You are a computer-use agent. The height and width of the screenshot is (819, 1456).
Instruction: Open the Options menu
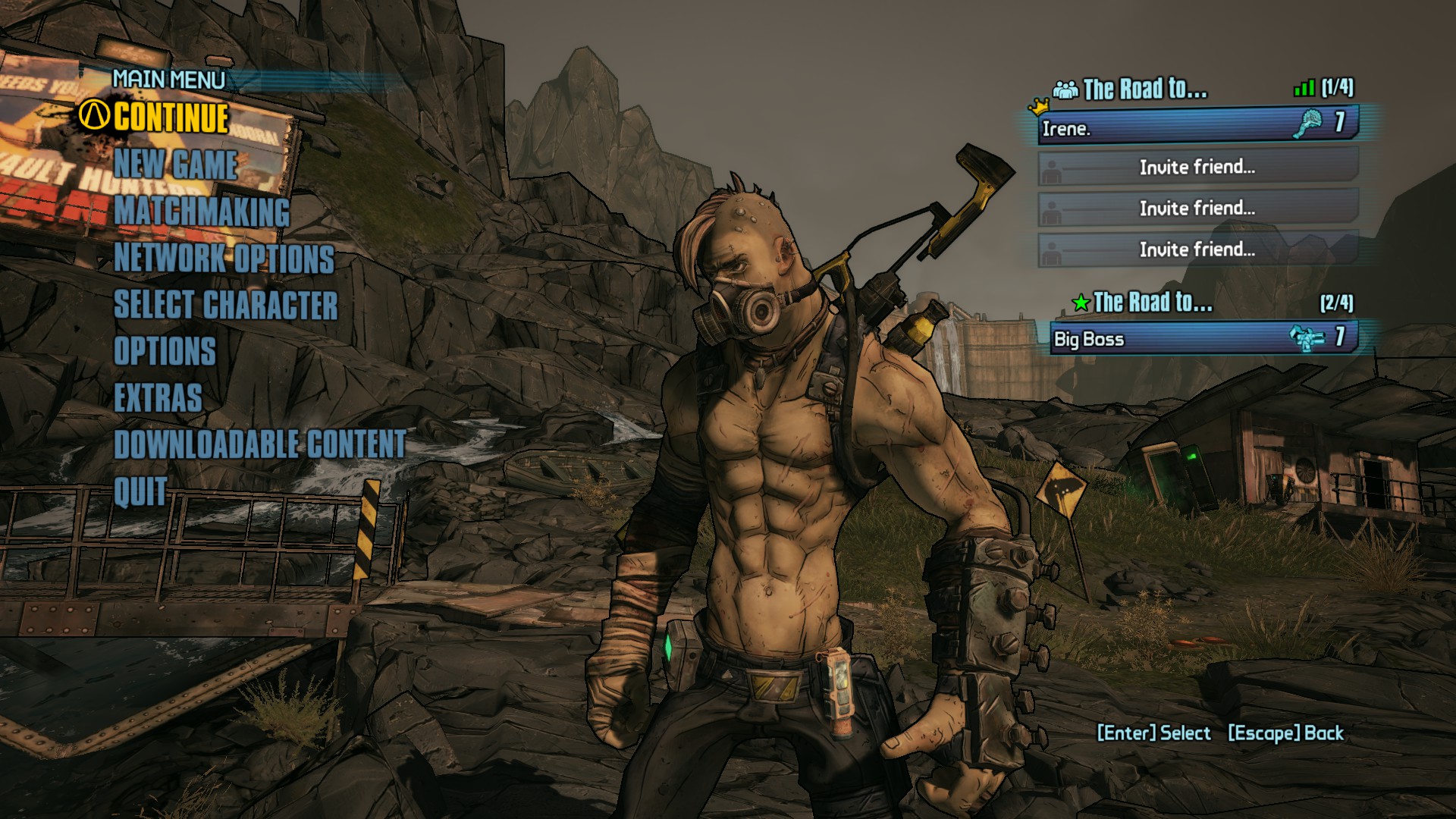(x=165, y=351)
